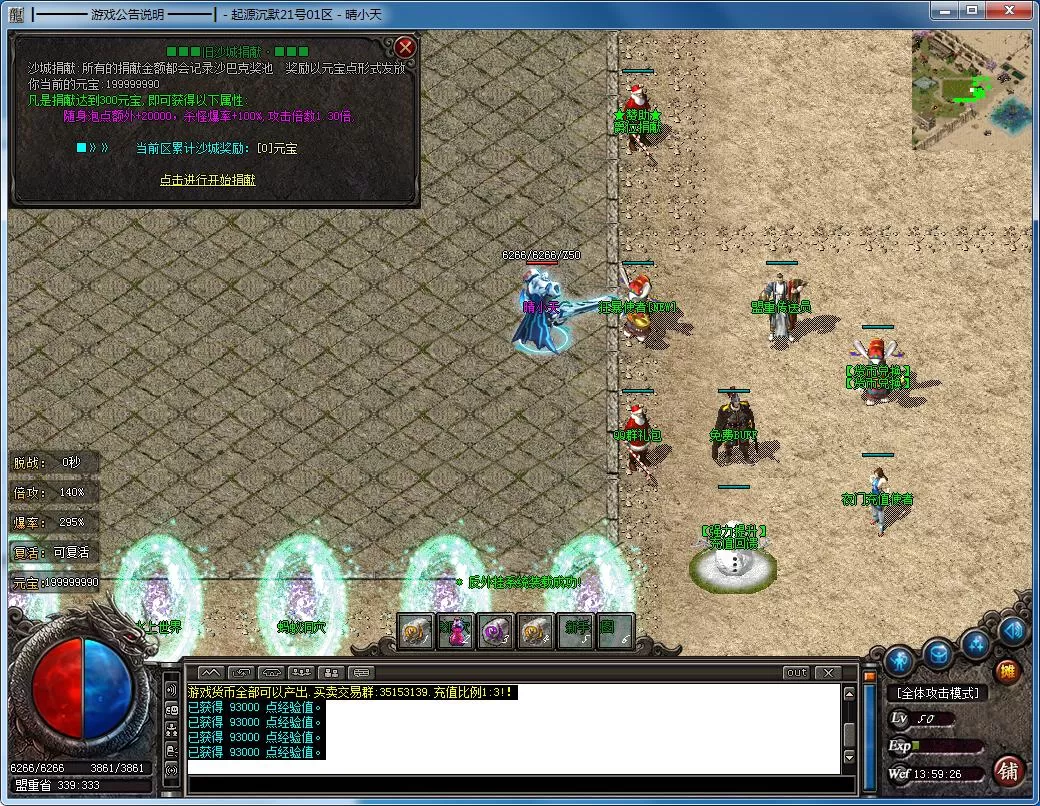Viewport: 1040px width, 806px height.
Task: Click the 点击进行开始捐献 donation link
Action: pyautogui.click(x=208, y=180)
